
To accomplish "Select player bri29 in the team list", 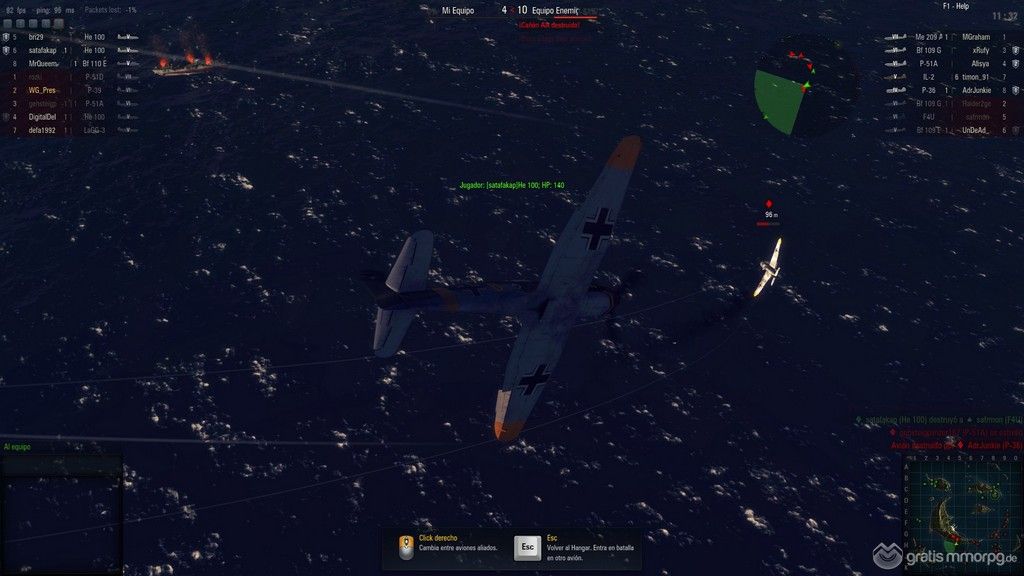I will [37, 37].
